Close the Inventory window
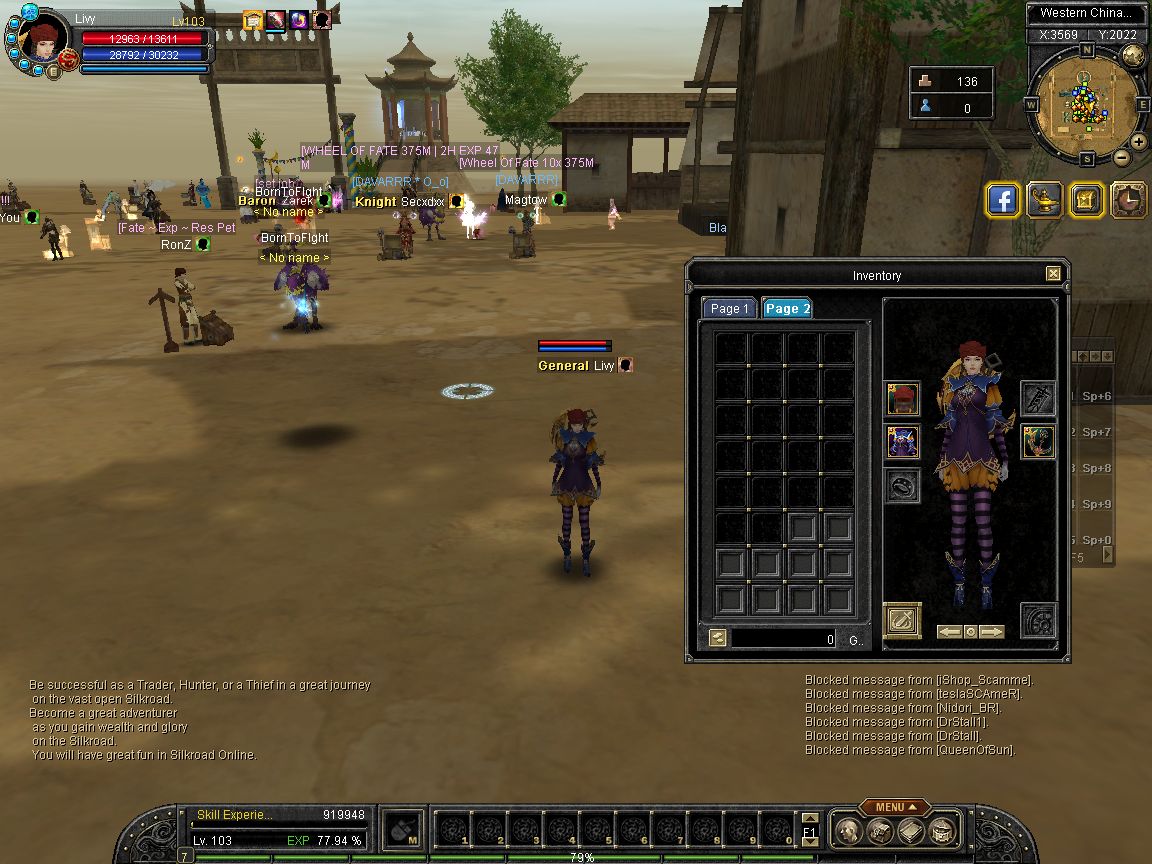Screen dimensions: 1152x864 click(1053, 274)
